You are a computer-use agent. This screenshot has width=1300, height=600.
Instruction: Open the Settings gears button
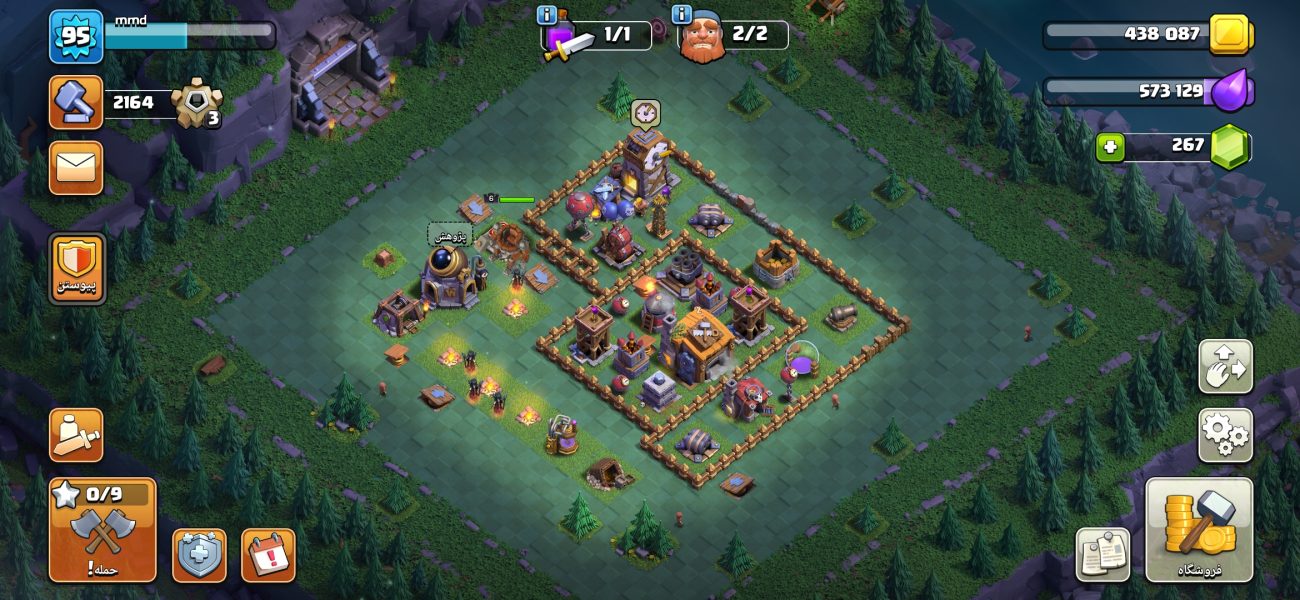[1225, 435]
